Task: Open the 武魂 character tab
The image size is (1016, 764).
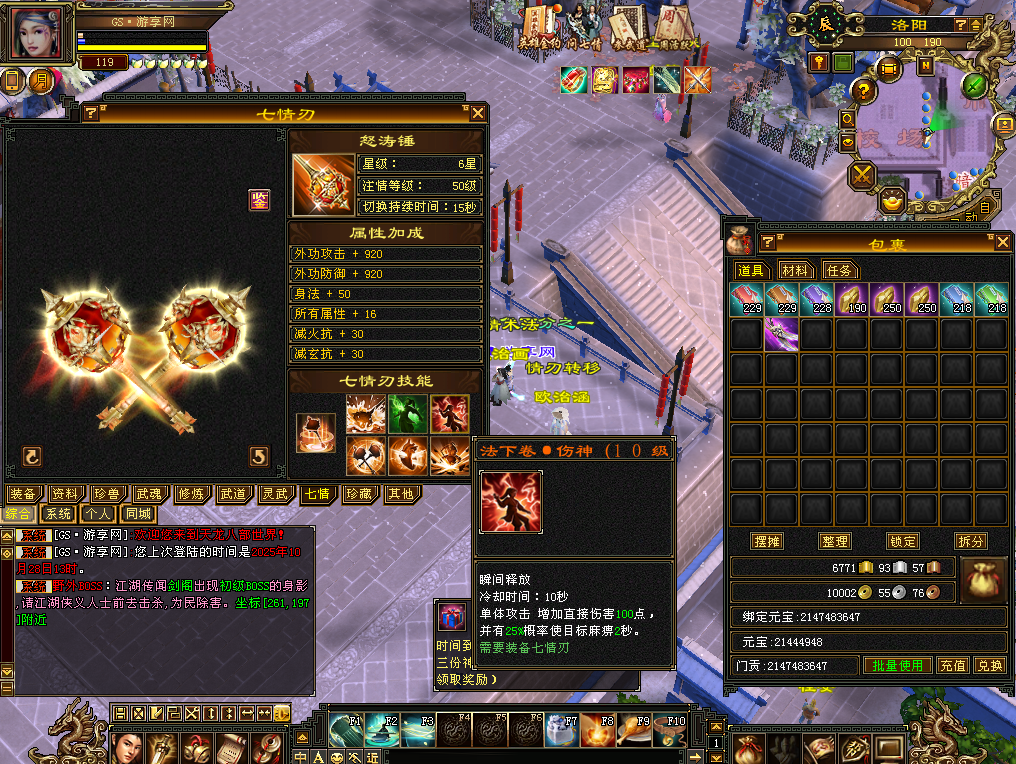Action: [149, 494]
